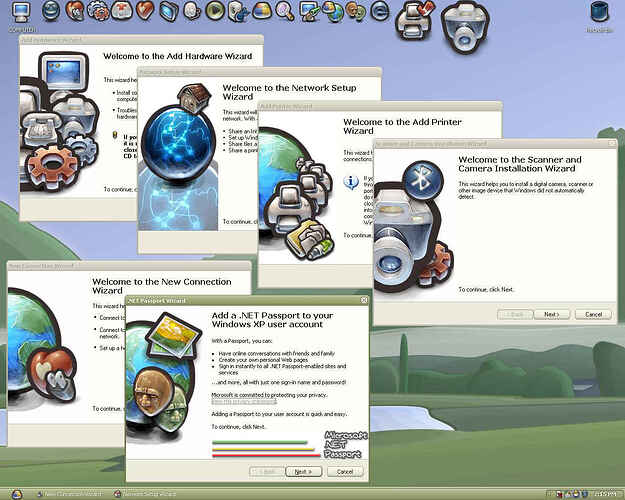Close the .NET Passport Wizard window
Image resolution: width=625 pixels, height=500 pixels.
coord(362,300)
